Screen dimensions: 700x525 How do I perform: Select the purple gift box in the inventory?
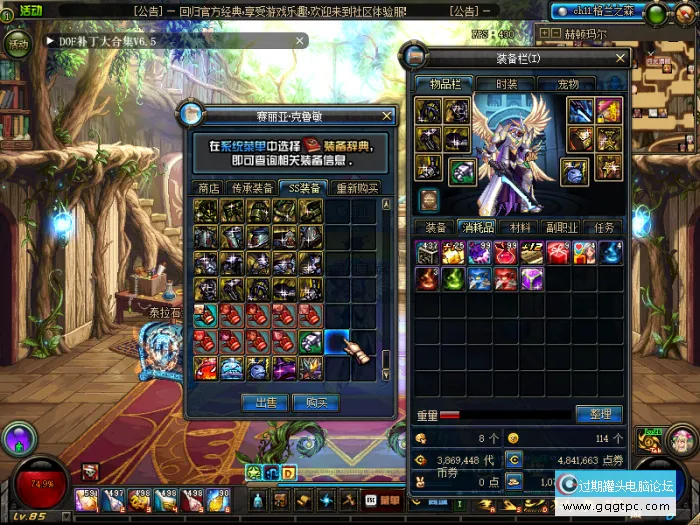coord(531,278)
